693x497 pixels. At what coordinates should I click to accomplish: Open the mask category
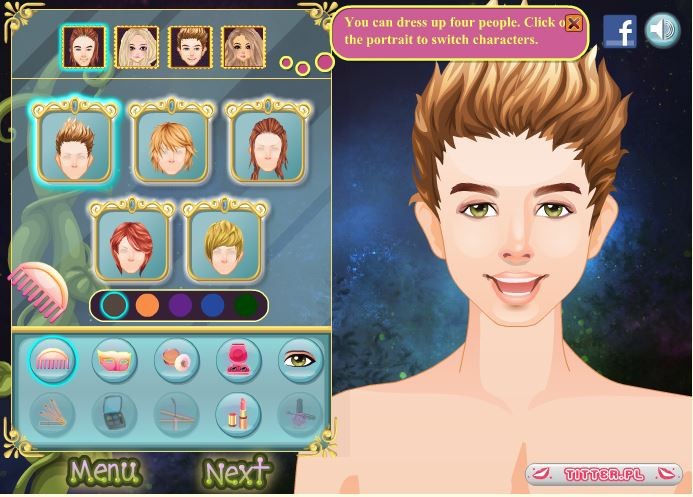click(114, 360)
